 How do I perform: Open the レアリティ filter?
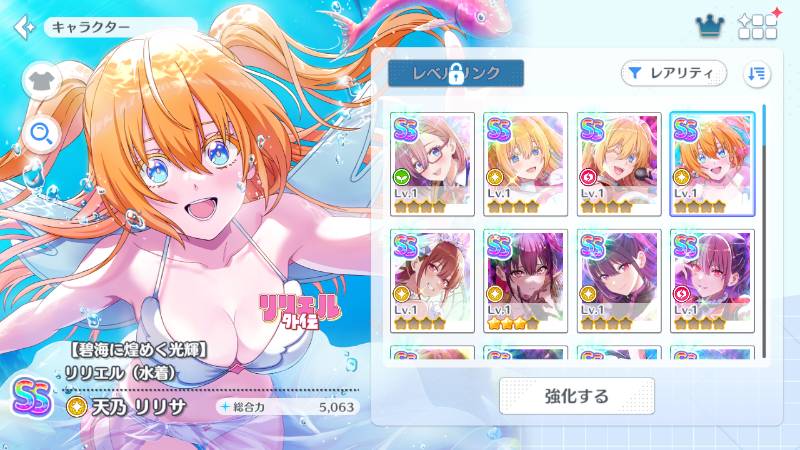(x=673, y=73)
